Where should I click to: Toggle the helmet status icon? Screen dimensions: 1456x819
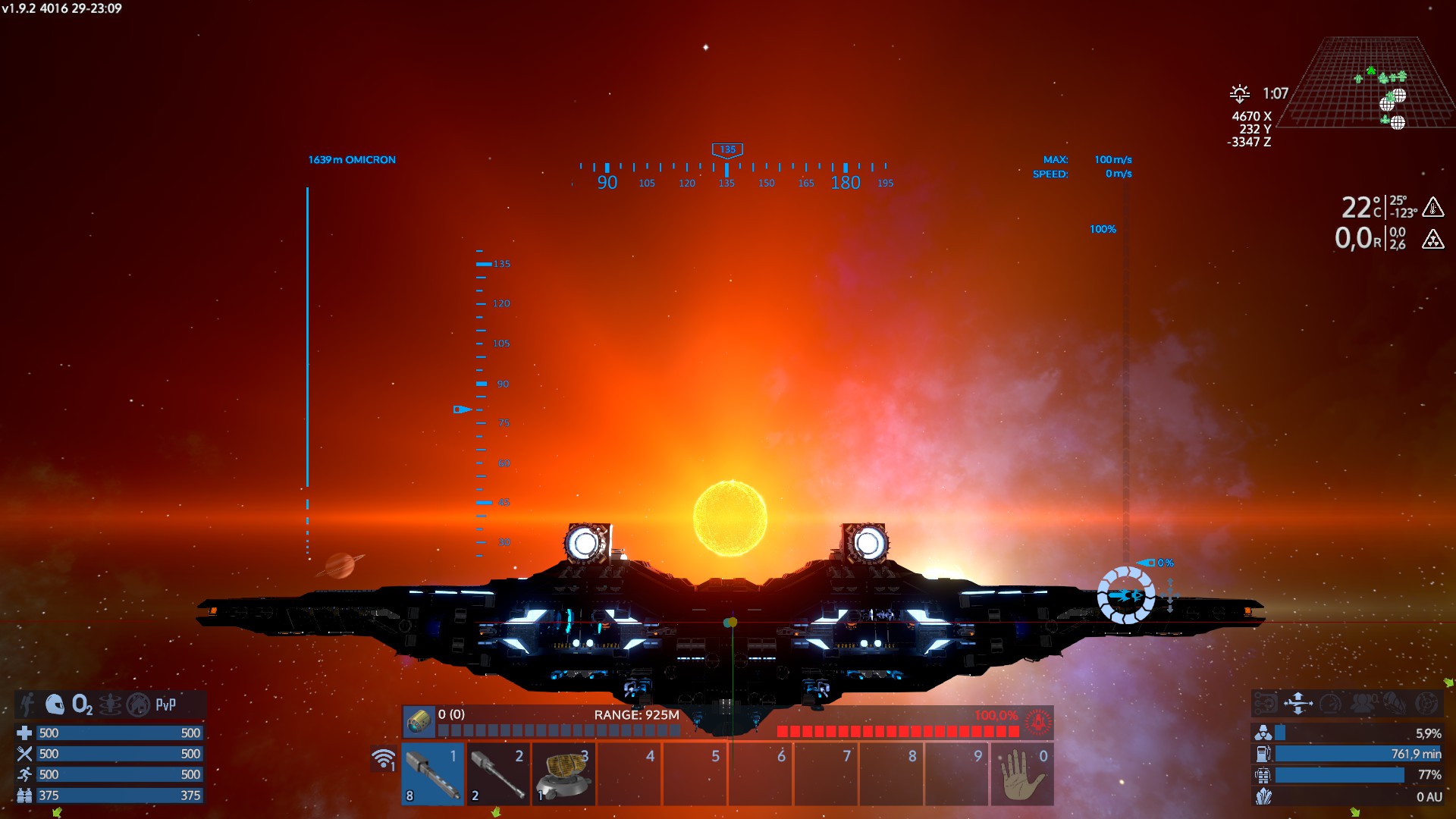(x=55, y=704)
